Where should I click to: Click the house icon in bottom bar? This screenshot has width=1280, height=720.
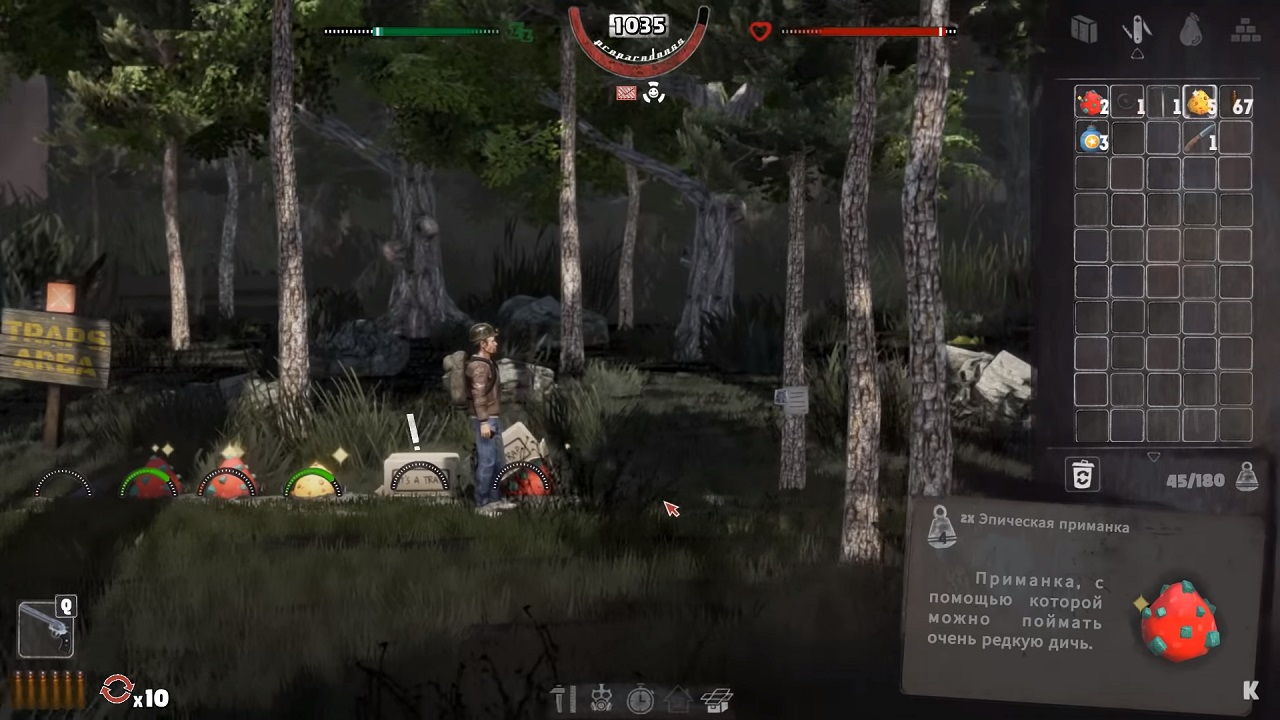[678, 698]
